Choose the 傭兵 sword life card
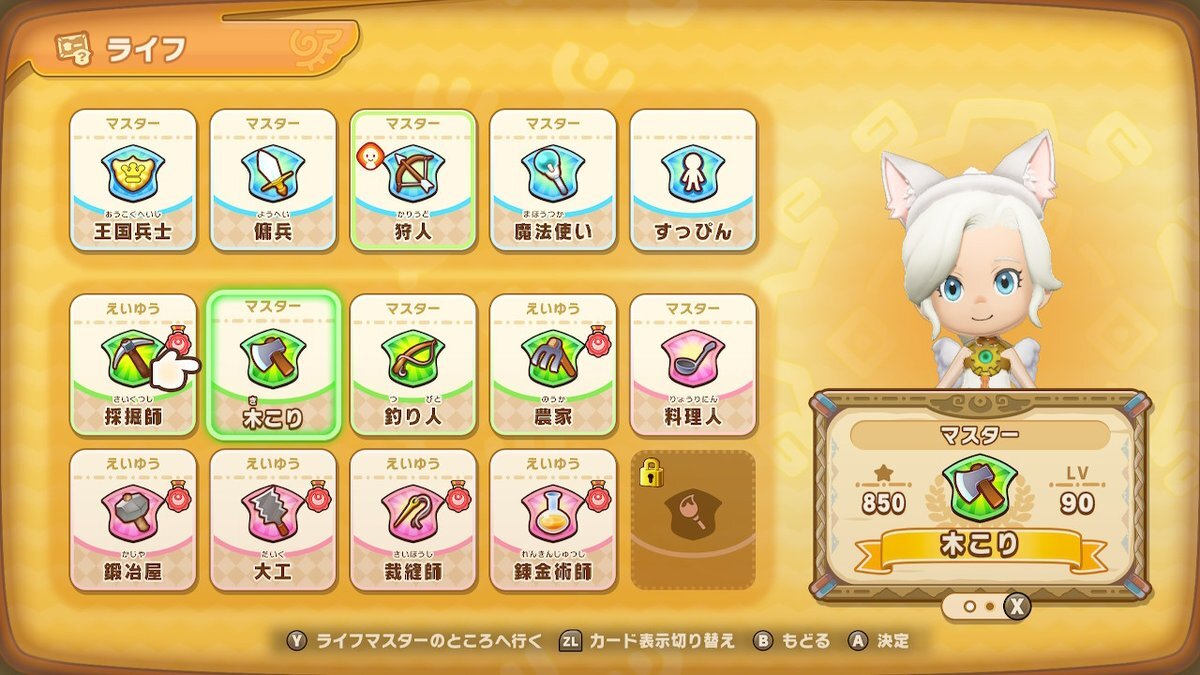 (273, 180)
